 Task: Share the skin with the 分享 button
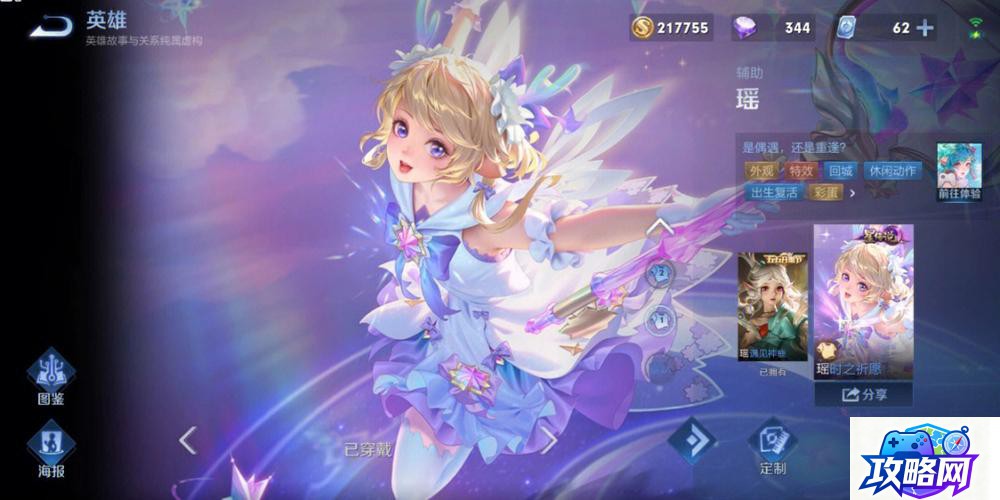tap(863, 394)
